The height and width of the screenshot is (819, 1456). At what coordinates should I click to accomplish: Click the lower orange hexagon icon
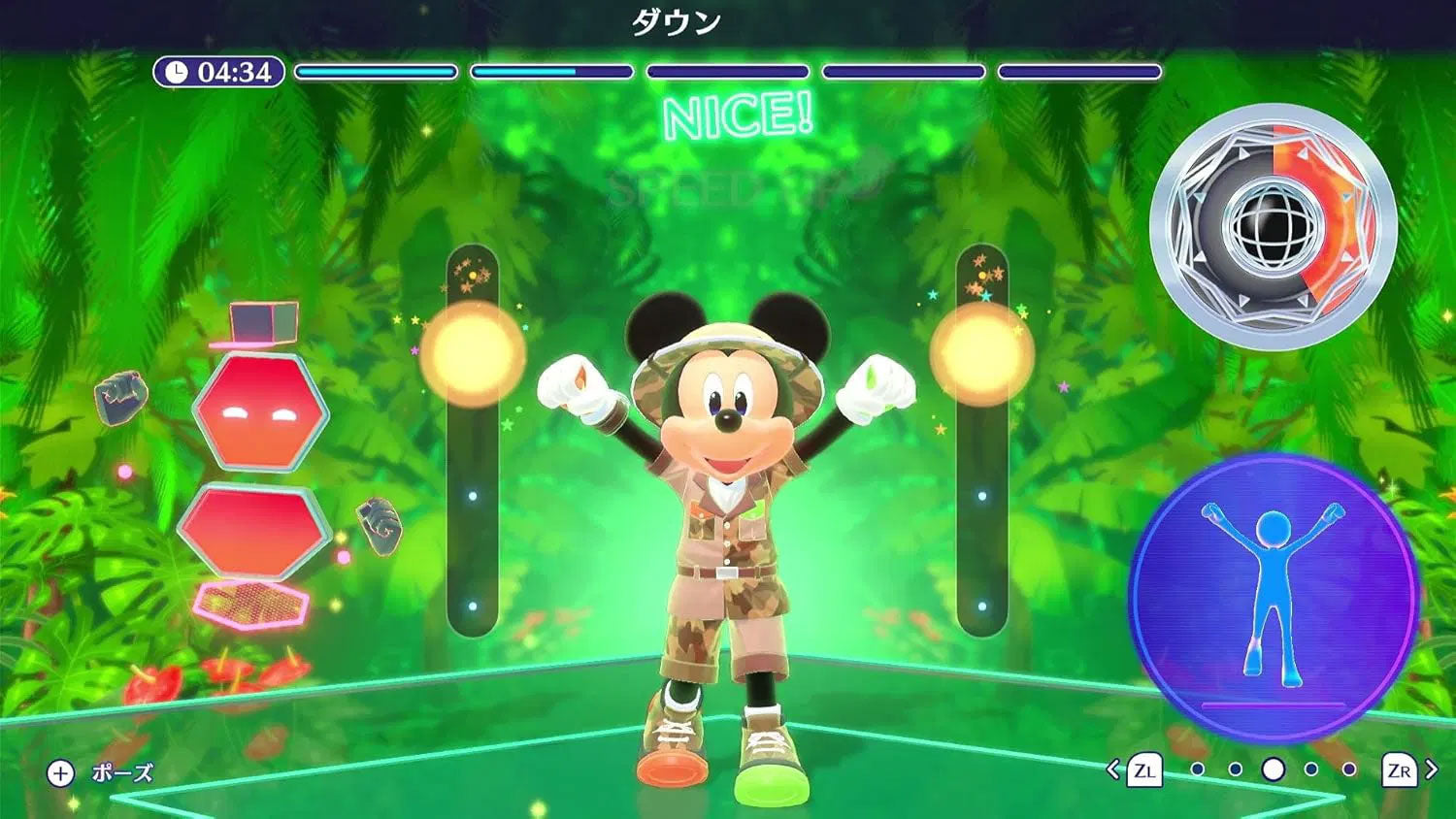(254, 528)
